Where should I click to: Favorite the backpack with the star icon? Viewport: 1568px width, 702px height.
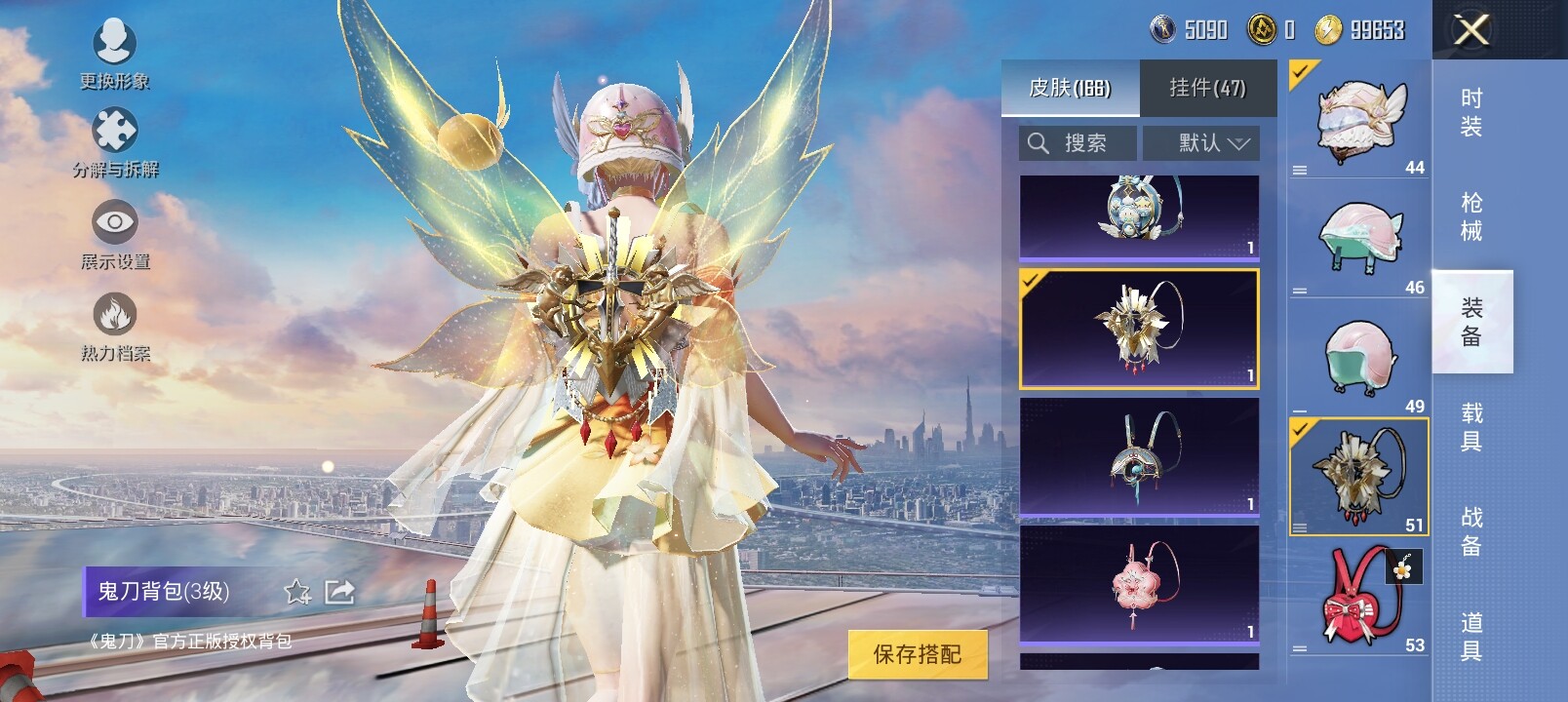(x=296, y=592)
